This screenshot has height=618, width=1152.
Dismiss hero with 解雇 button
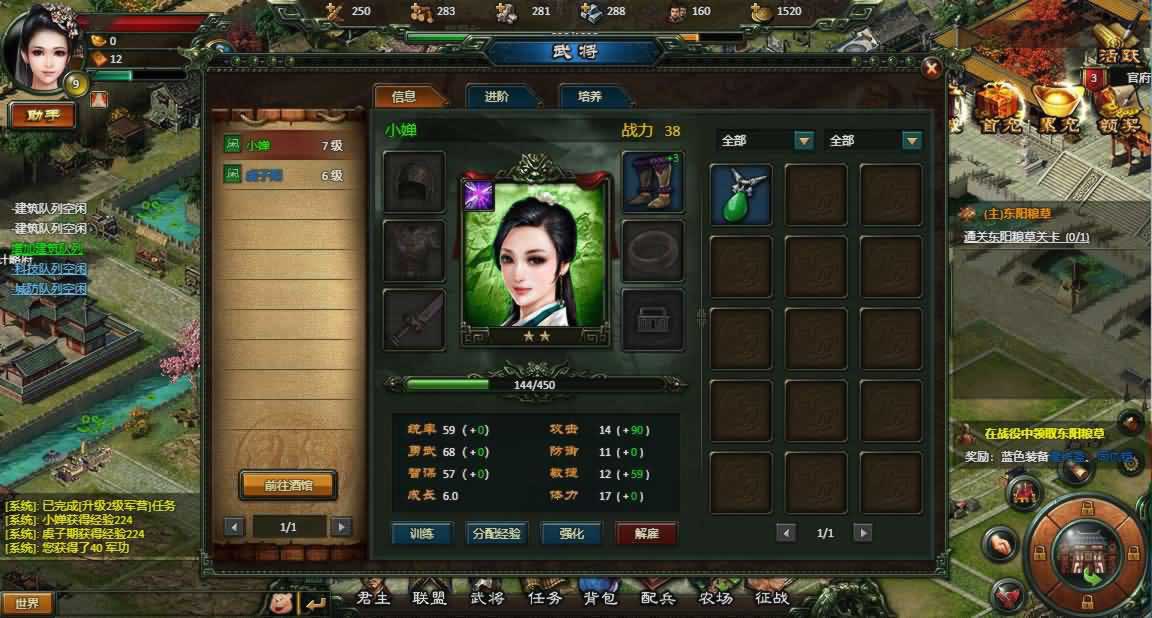646,533
